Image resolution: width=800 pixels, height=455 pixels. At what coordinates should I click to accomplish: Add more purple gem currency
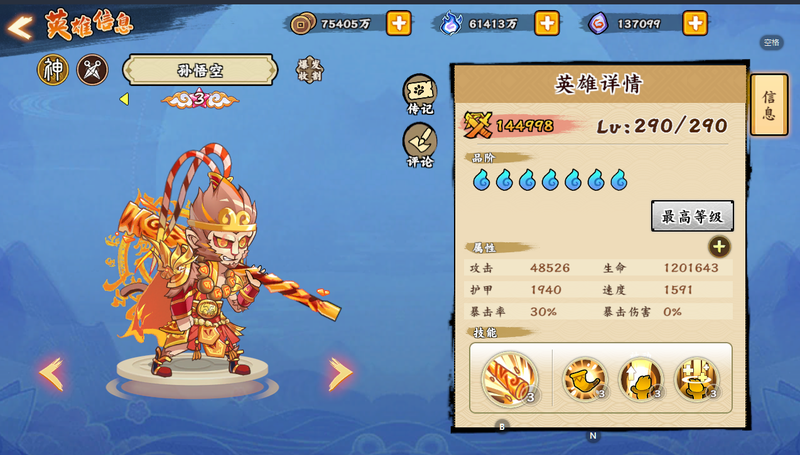695,23
